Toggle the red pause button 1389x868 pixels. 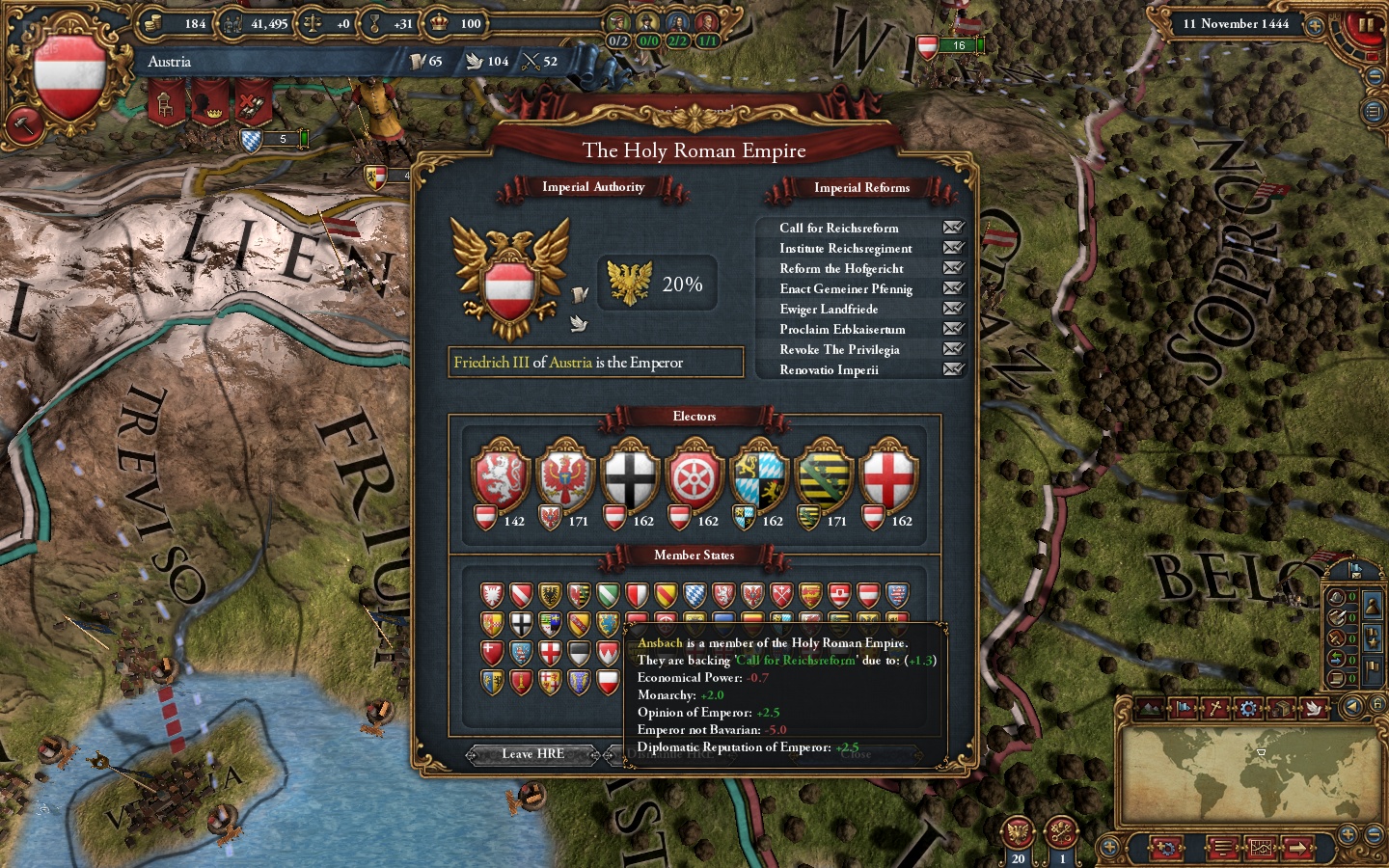[1366, 24]
